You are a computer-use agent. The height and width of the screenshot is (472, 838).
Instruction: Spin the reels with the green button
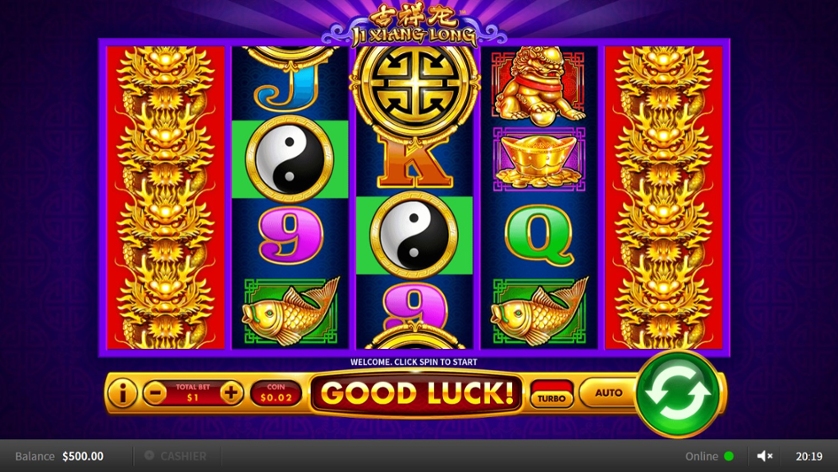click(679, 393)
